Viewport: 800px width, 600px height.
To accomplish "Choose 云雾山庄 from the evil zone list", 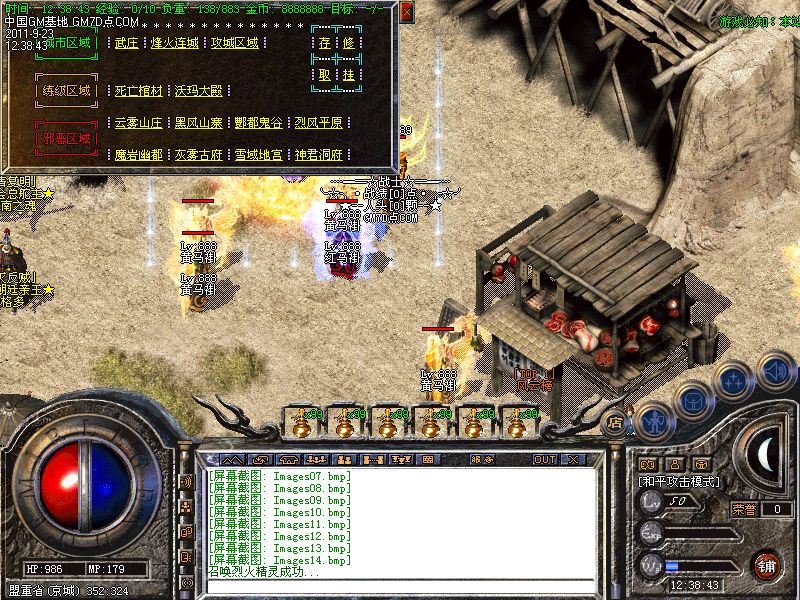I will tap(138, 123).
